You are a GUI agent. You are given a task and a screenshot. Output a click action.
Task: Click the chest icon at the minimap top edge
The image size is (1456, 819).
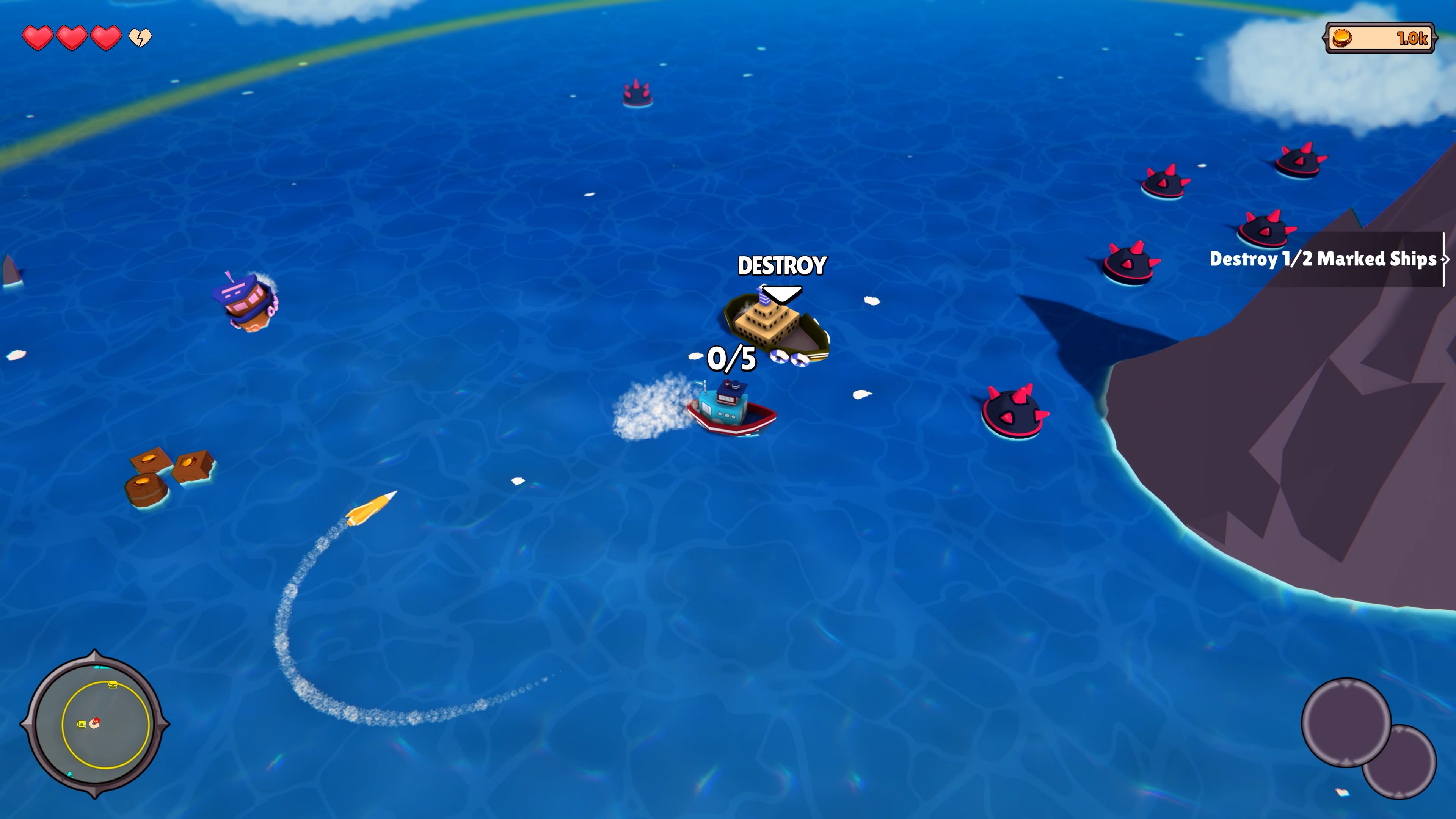point(113,684)
